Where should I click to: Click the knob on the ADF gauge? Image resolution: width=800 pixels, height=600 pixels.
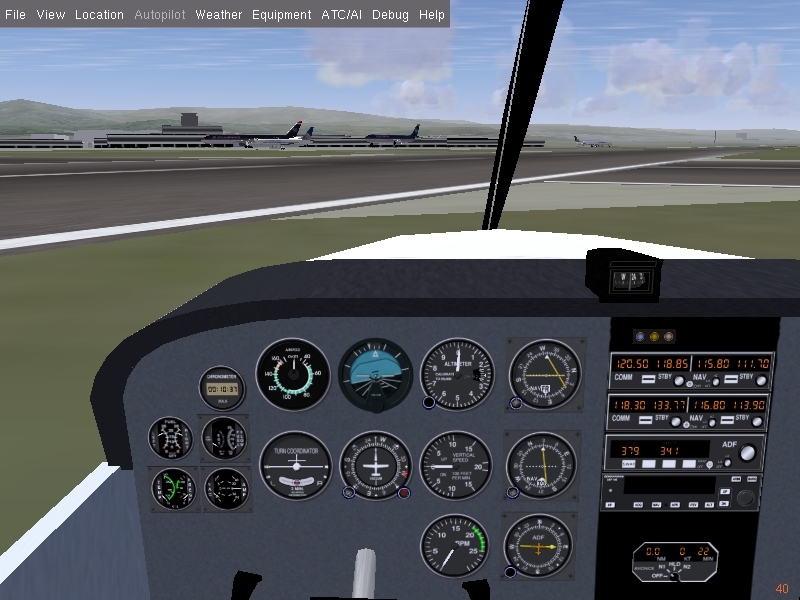511,572
